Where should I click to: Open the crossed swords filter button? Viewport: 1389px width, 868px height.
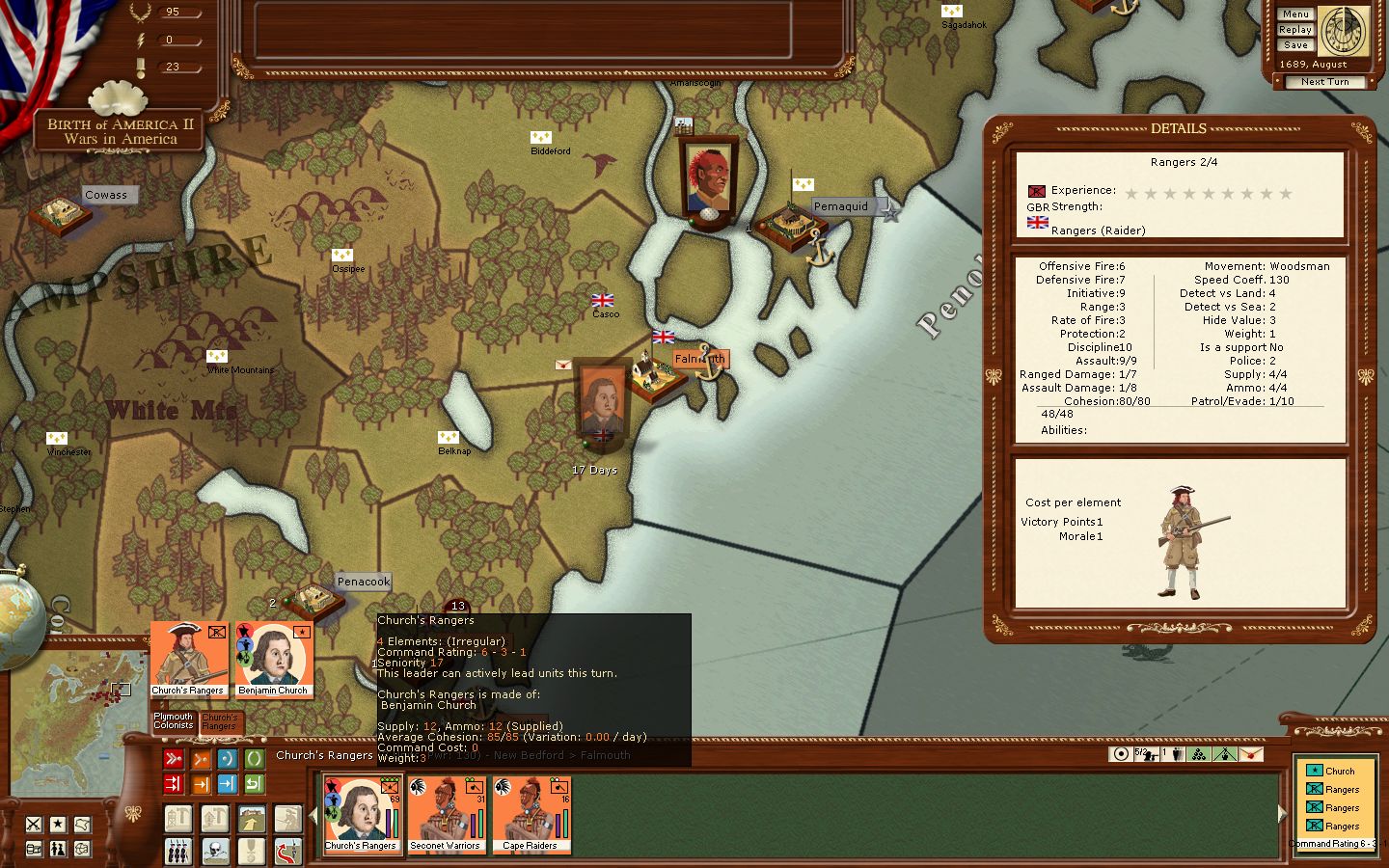(x=34, y=824)
